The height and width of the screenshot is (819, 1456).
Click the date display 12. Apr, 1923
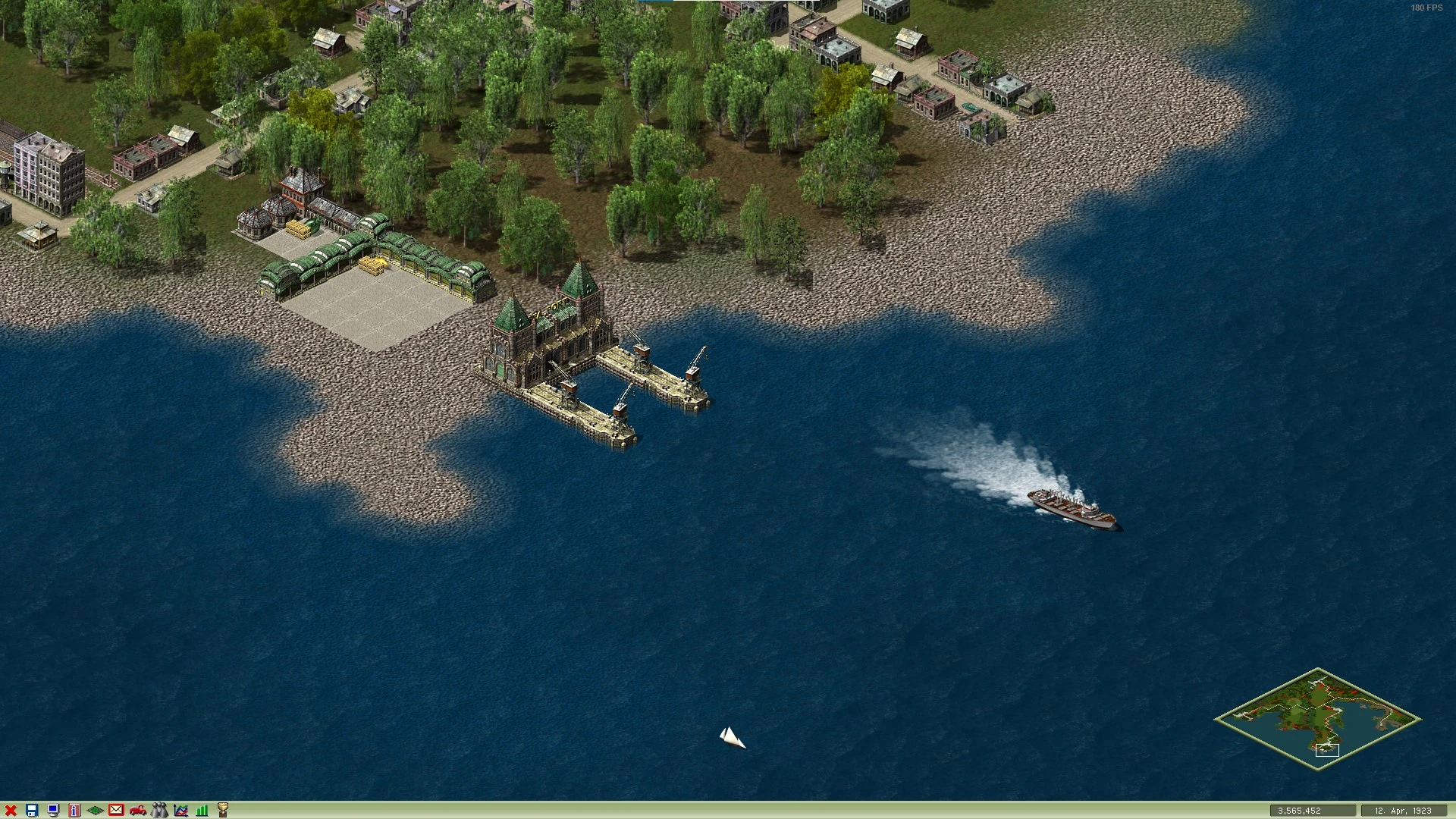1407,810
